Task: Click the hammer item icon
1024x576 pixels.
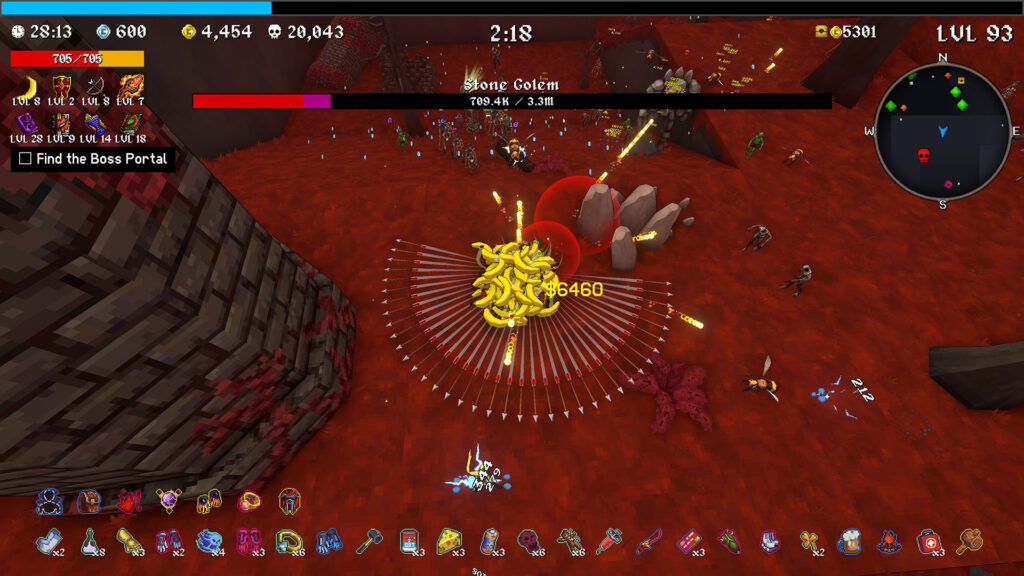Action: (369, 541)
